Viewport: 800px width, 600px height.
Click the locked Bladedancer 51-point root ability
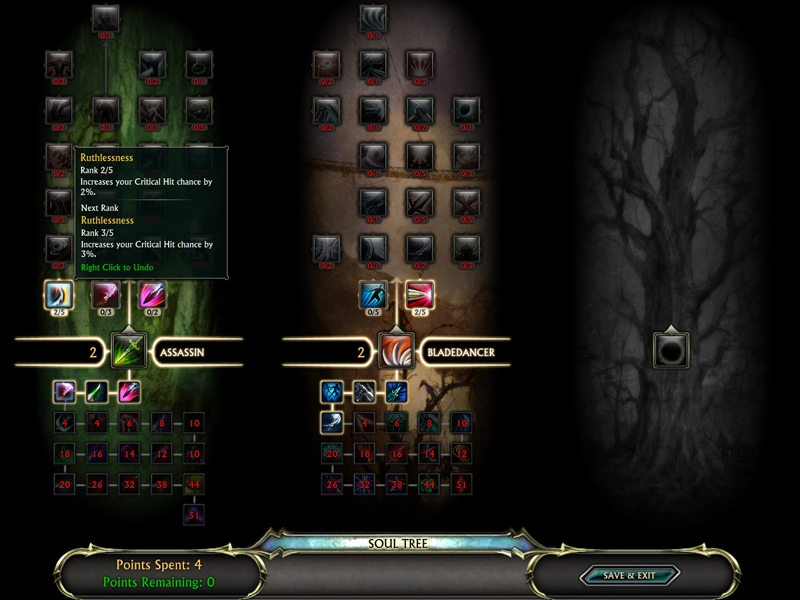pyautogui.click(x=461, y=485)
